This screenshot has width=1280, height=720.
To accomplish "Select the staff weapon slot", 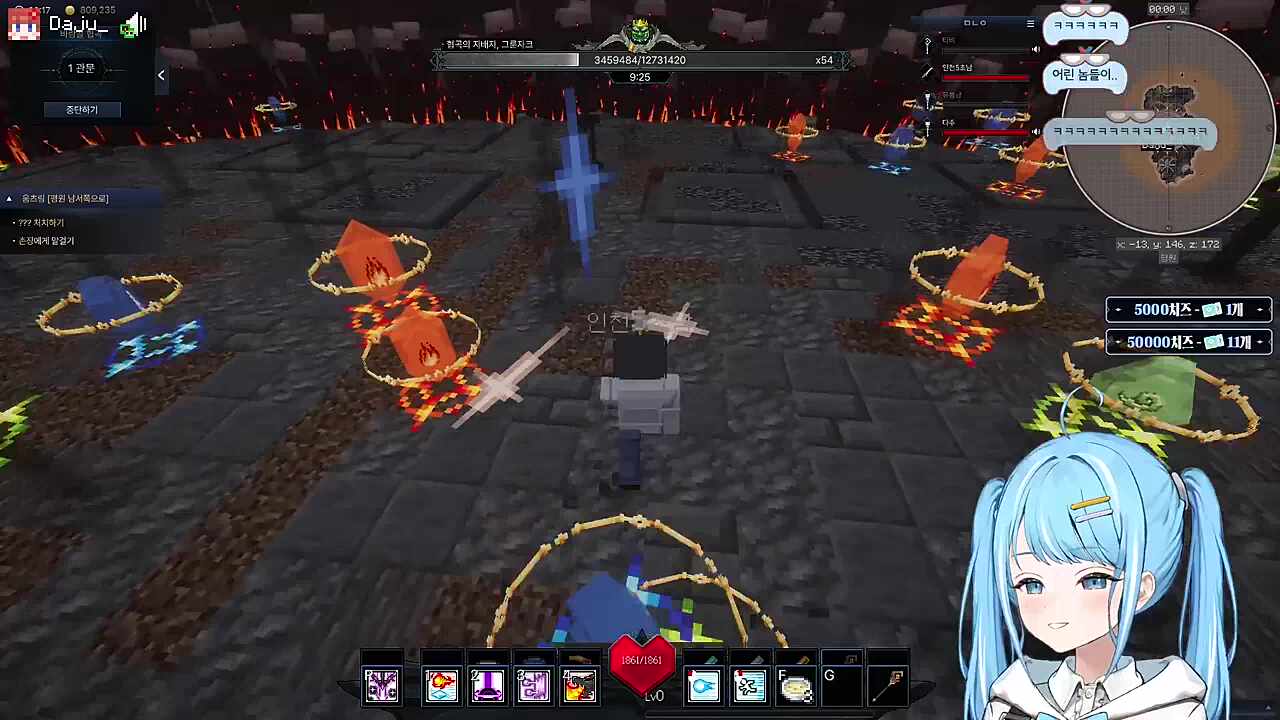I will 889,685.
